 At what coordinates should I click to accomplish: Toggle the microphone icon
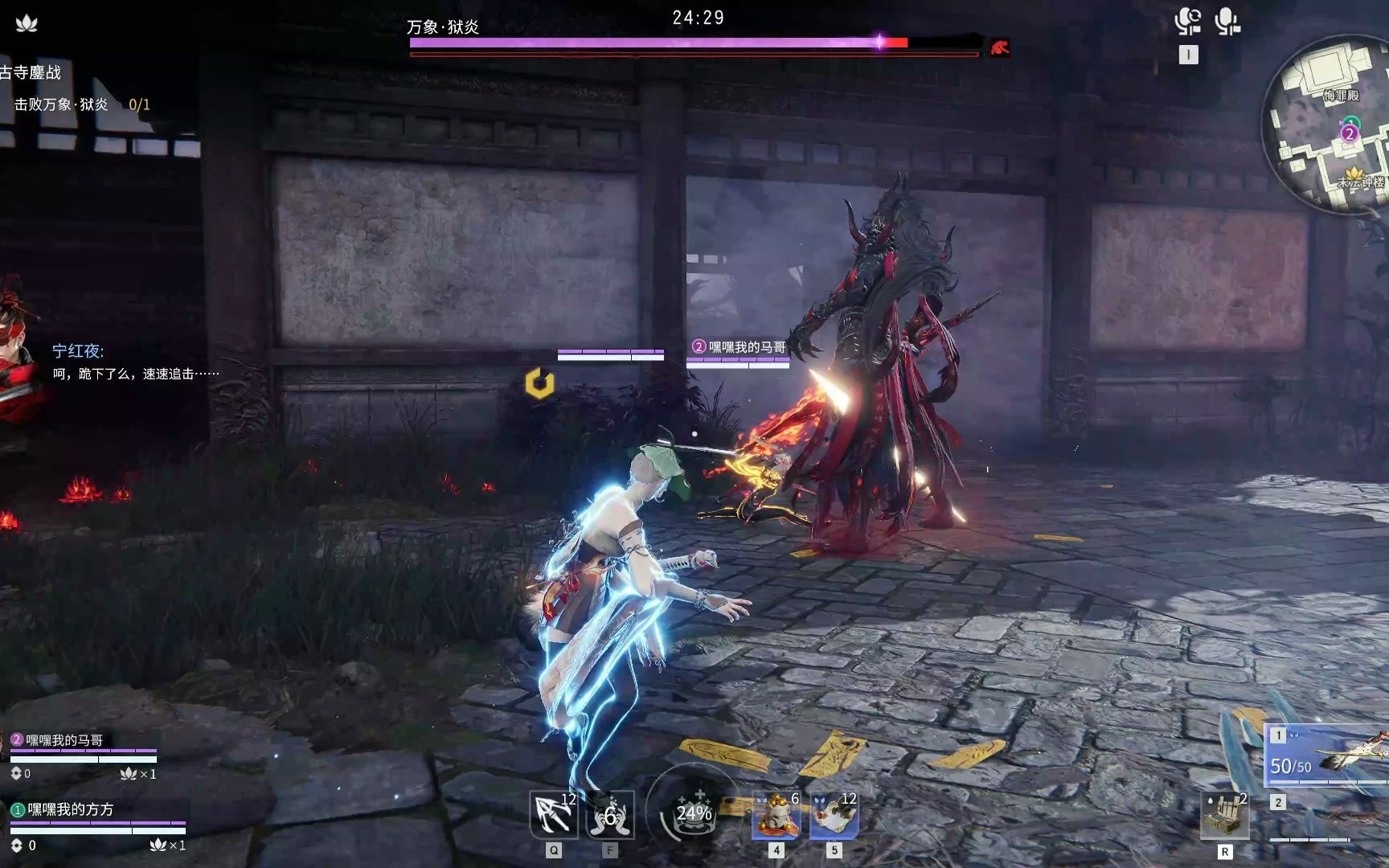1227,22
